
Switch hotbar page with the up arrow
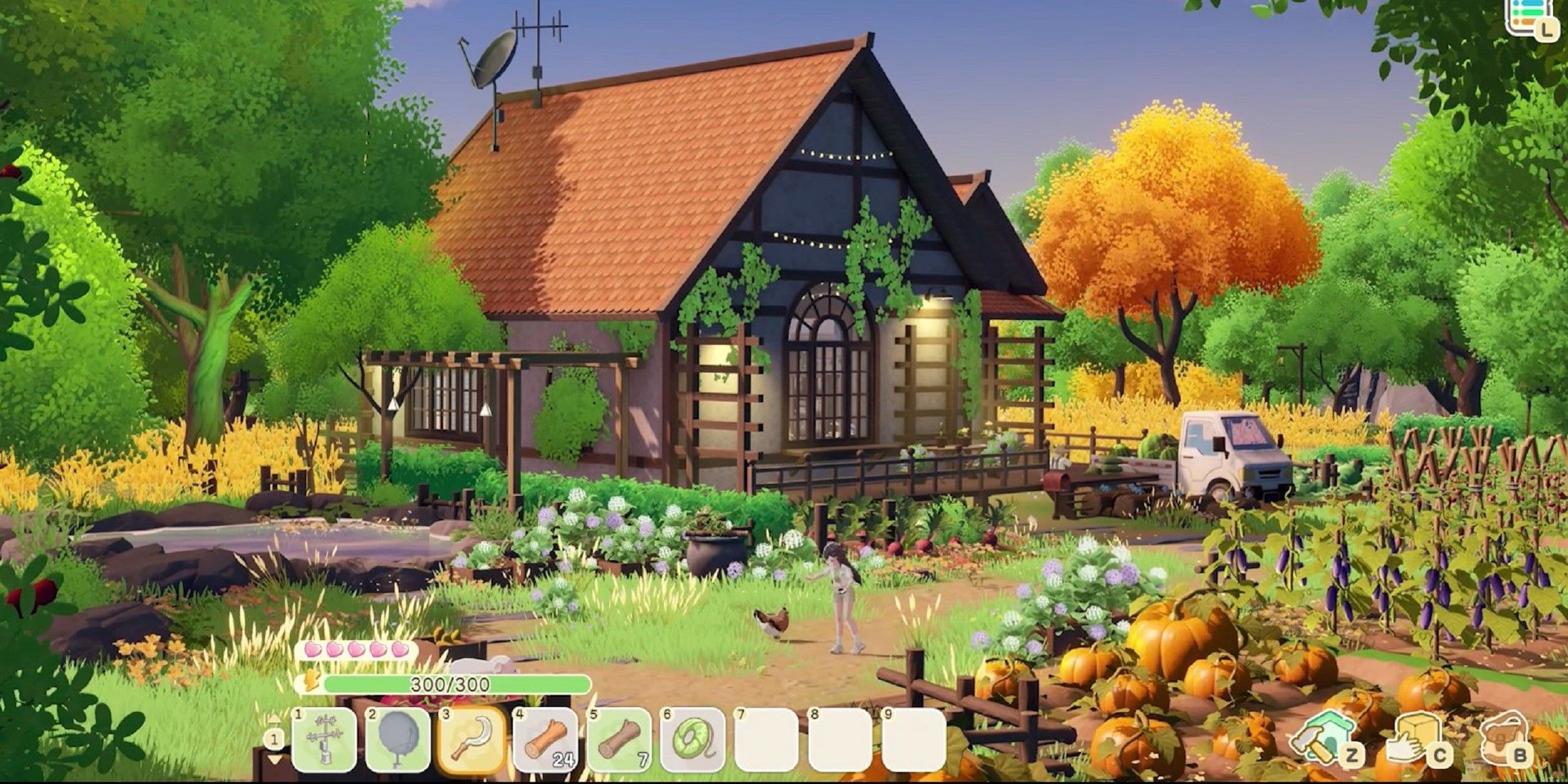coord(274,718)
